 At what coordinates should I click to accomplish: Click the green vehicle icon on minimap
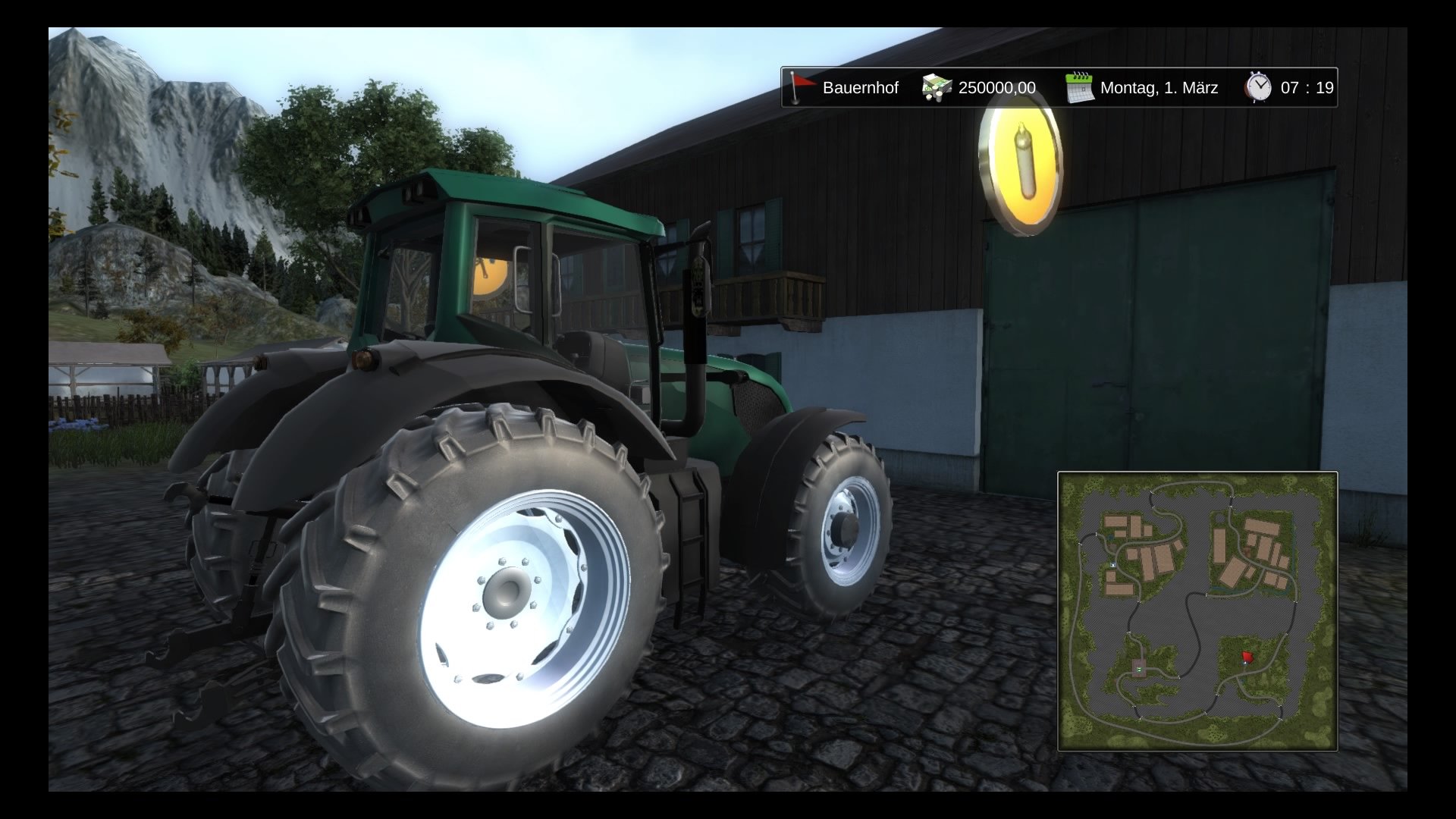click(x=1137, y=670)
